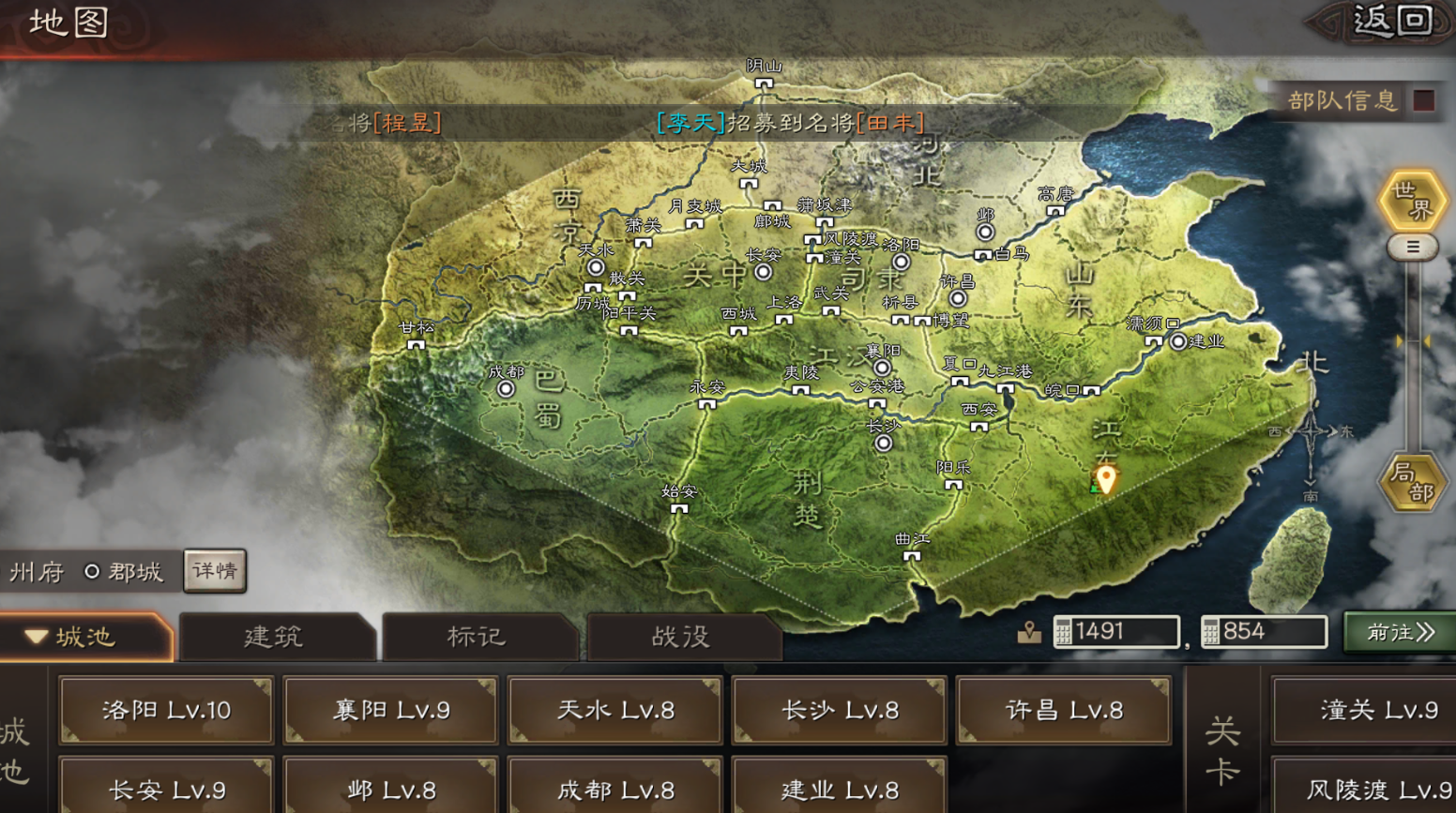Toggle the 州府 legend filter

point(36,570)
